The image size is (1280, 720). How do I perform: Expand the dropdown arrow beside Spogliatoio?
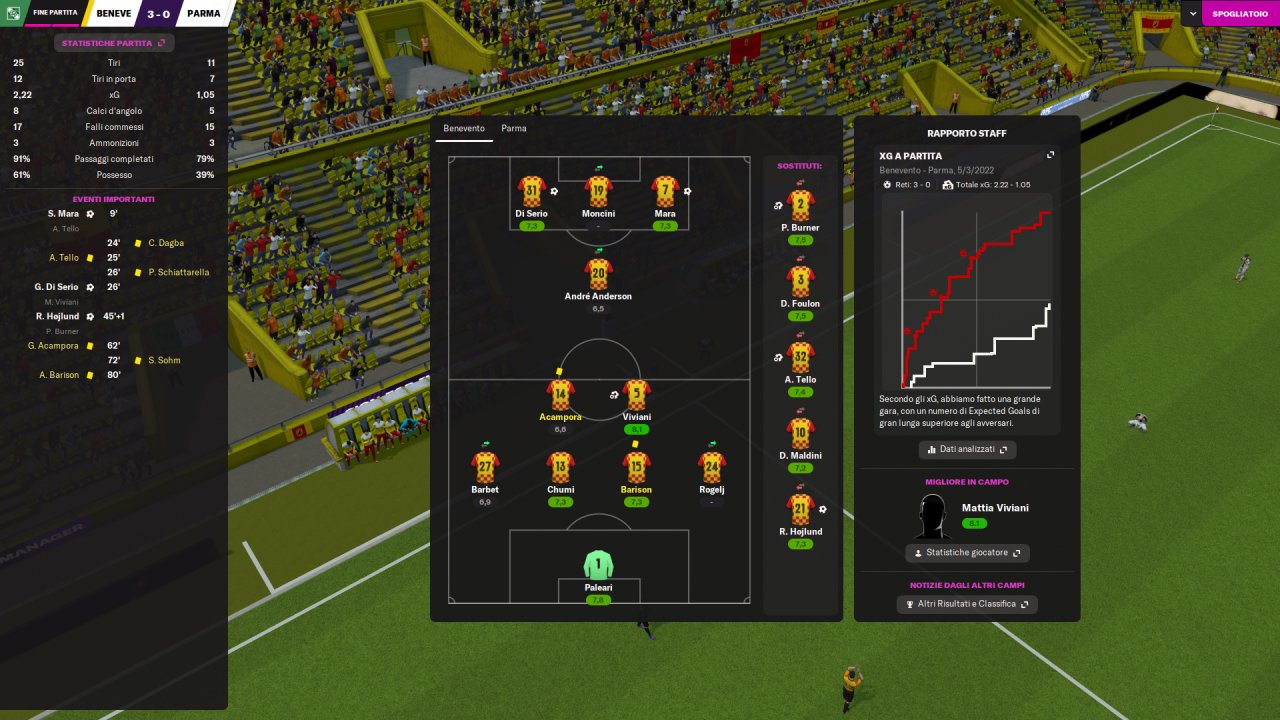(1193, 13)
